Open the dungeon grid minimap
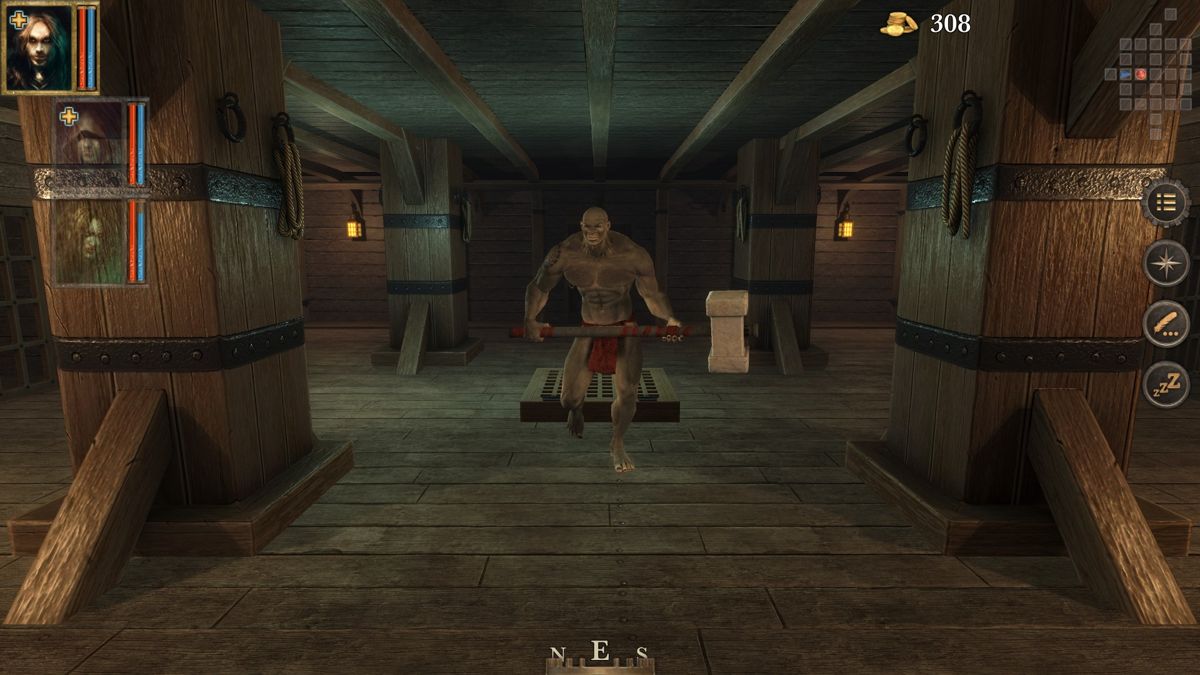The width and height of the screenshot is (1200, 675). point(1147,74)
